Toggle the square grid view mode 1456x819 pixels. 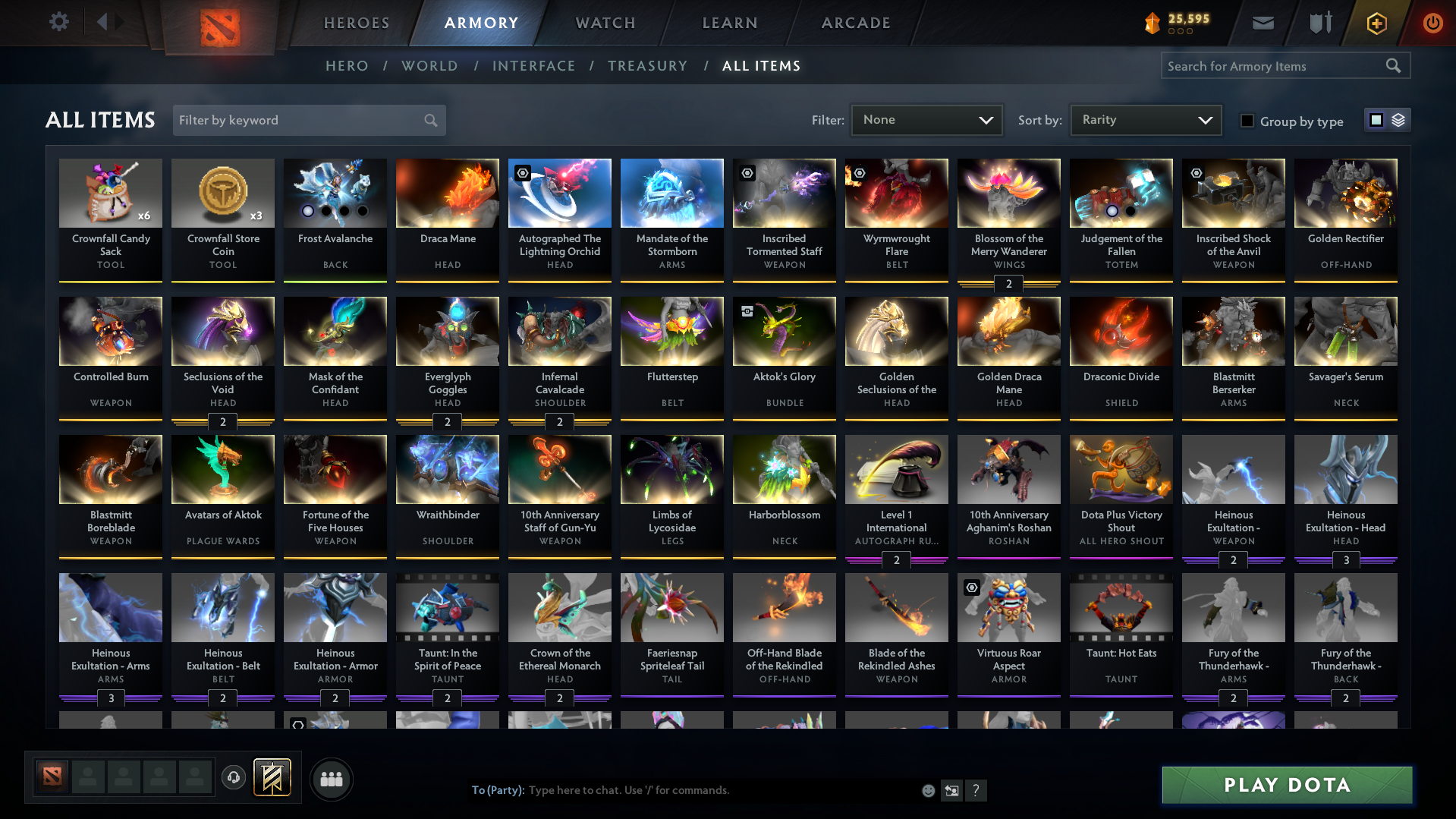pos(1376,119)
